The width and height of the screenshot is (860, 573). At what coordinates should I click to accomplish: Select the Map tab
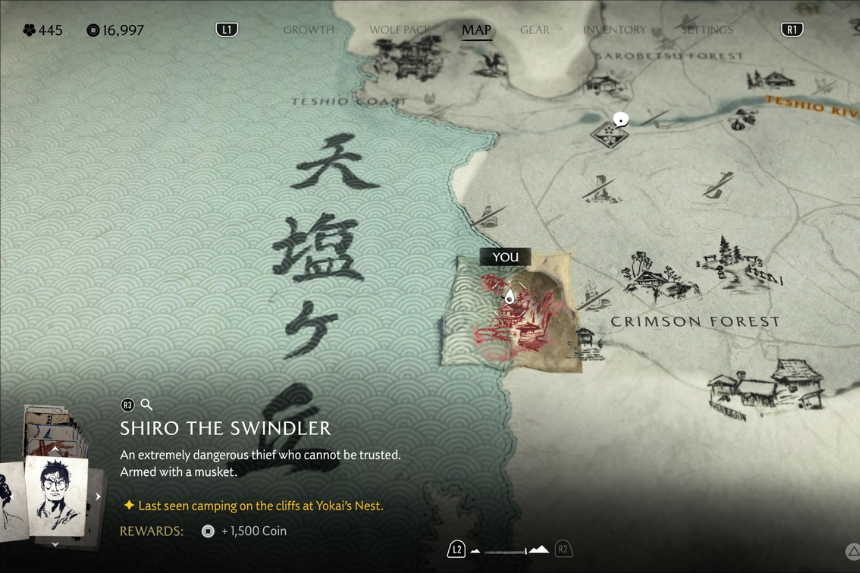point(476,30)
